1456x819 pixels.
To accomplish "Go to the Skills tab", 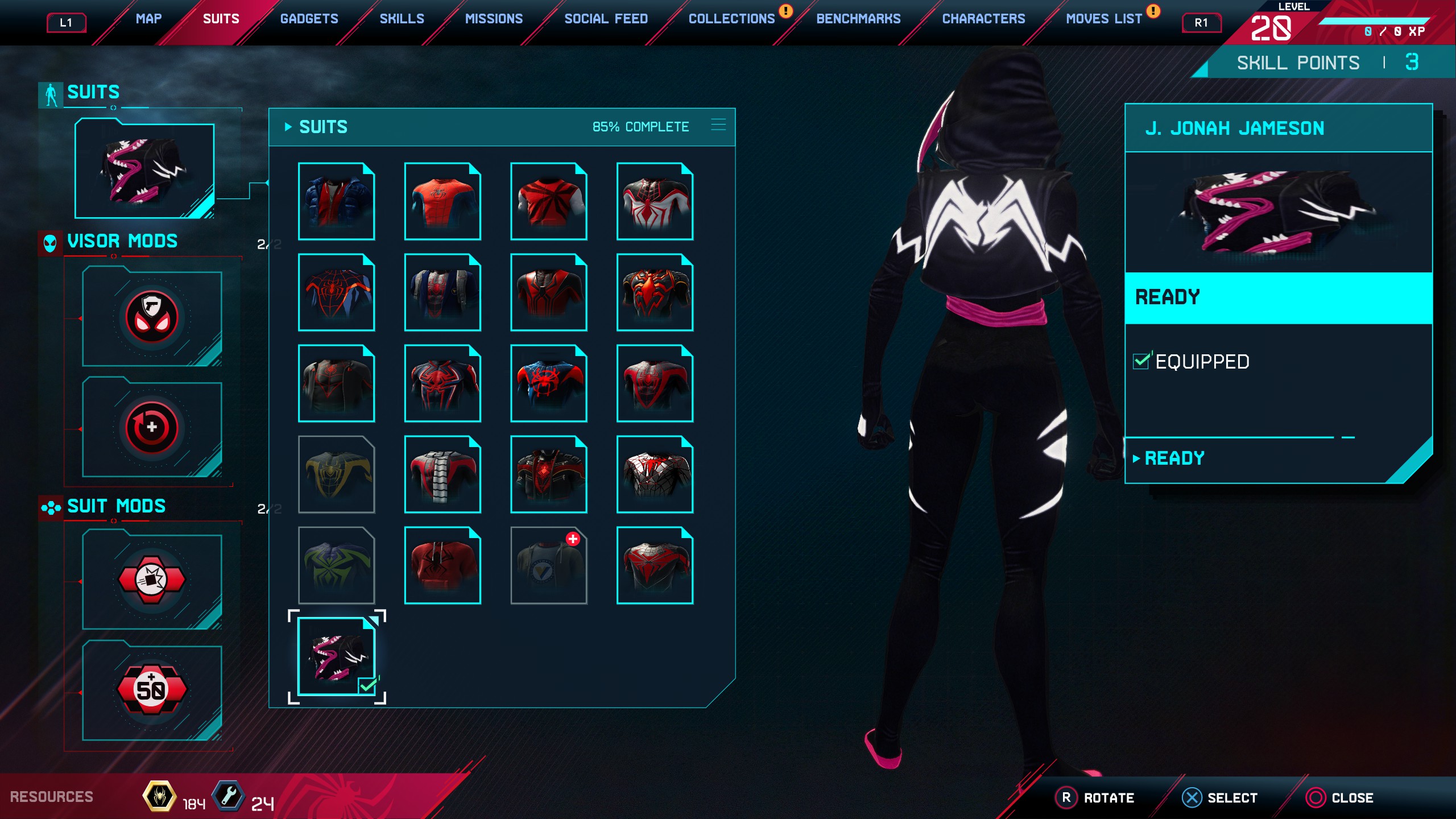I will pyautogui.click(x=402, y=19).
